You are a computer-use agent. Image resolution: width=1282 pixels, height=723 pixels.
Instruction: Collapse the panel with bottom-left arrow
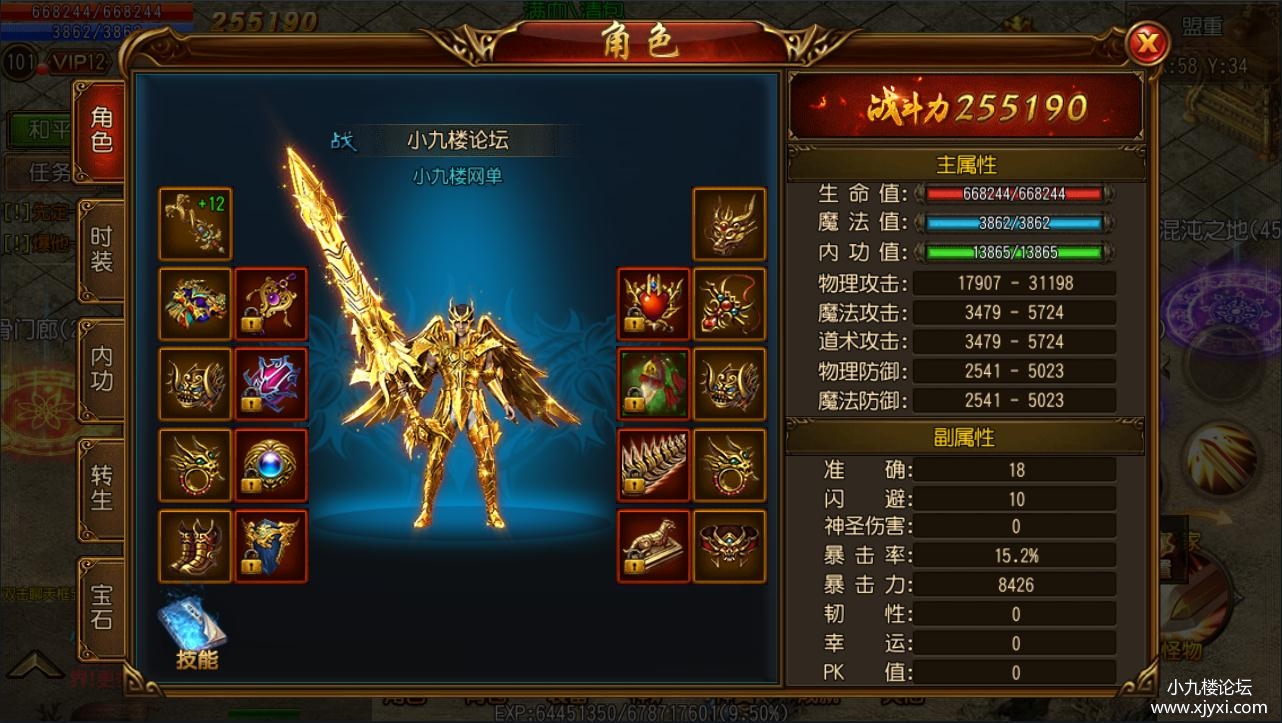coord(37,662)
